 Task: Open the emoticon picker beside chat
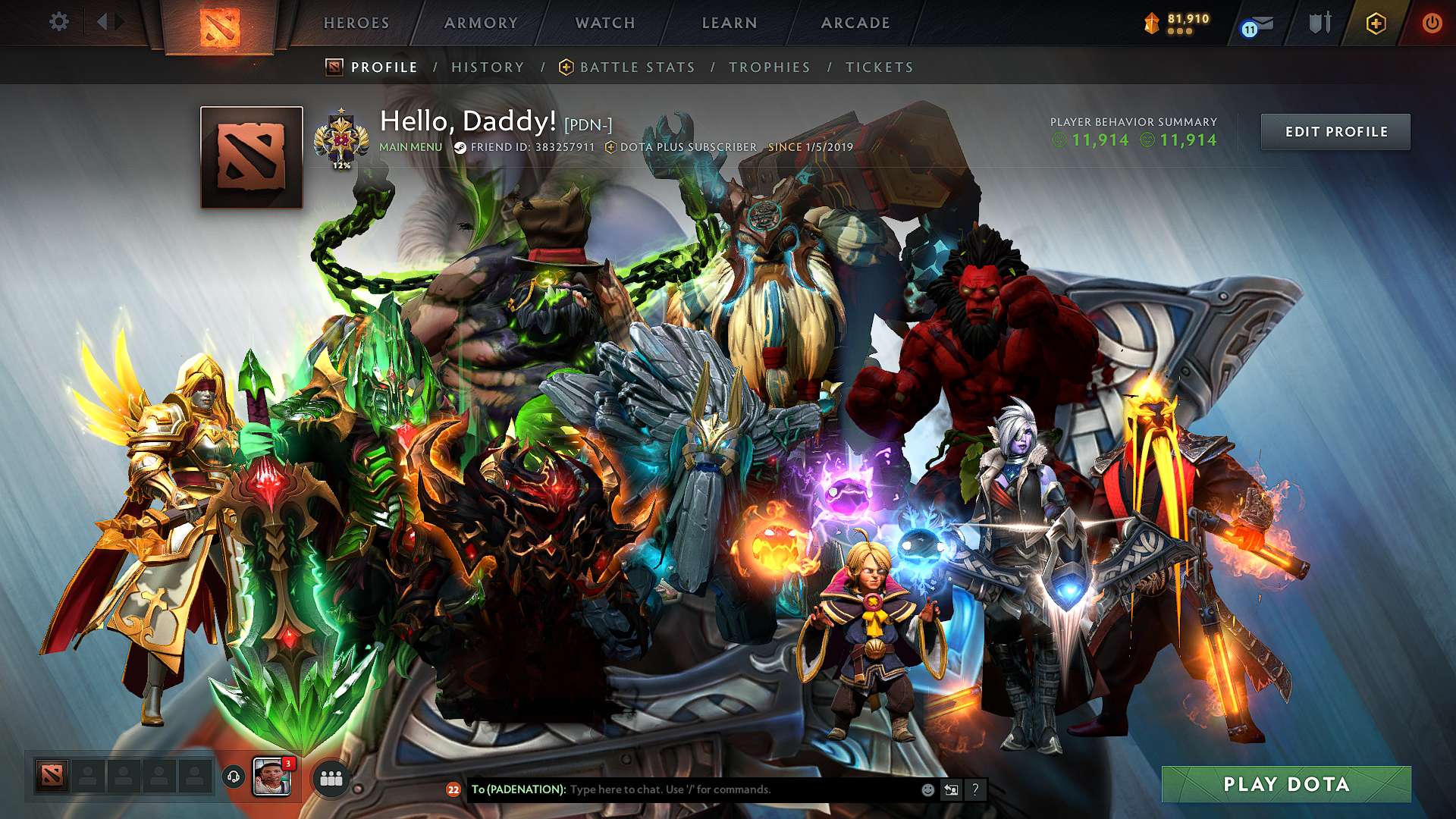coord(927,790)
